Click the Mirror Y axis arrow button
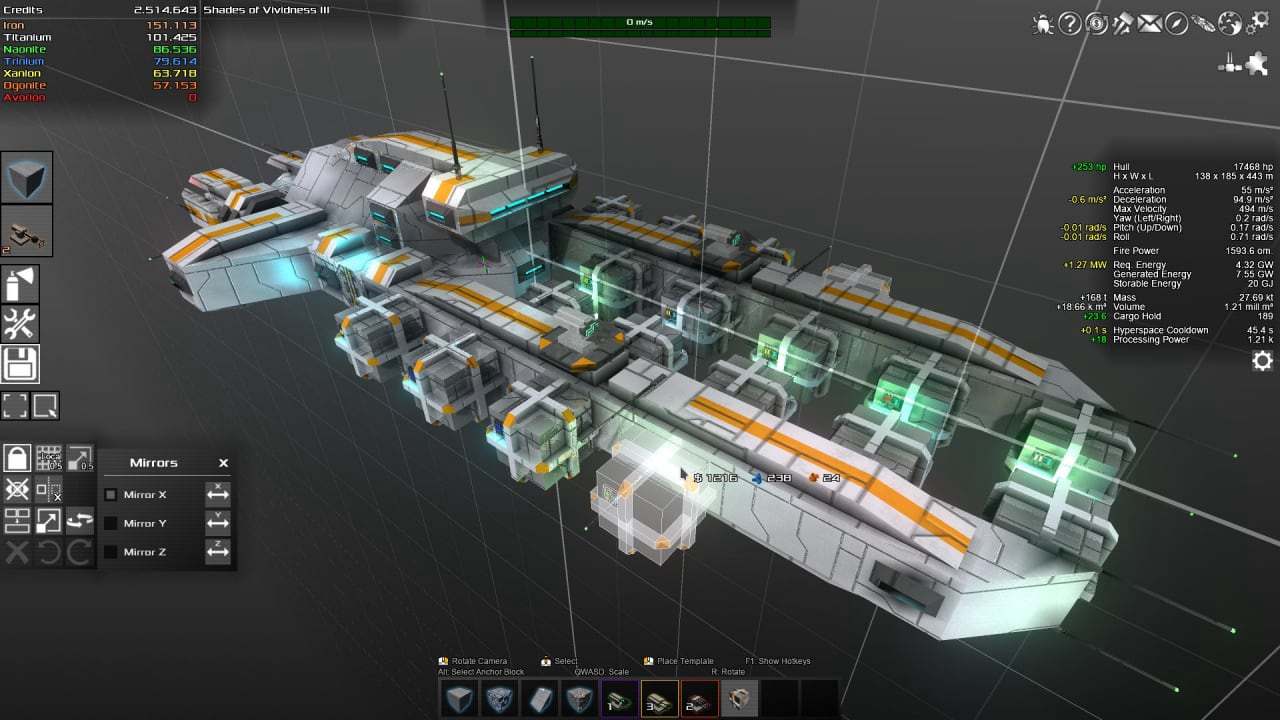Viewport: 1280px width, 720px height. pos(218,523)
